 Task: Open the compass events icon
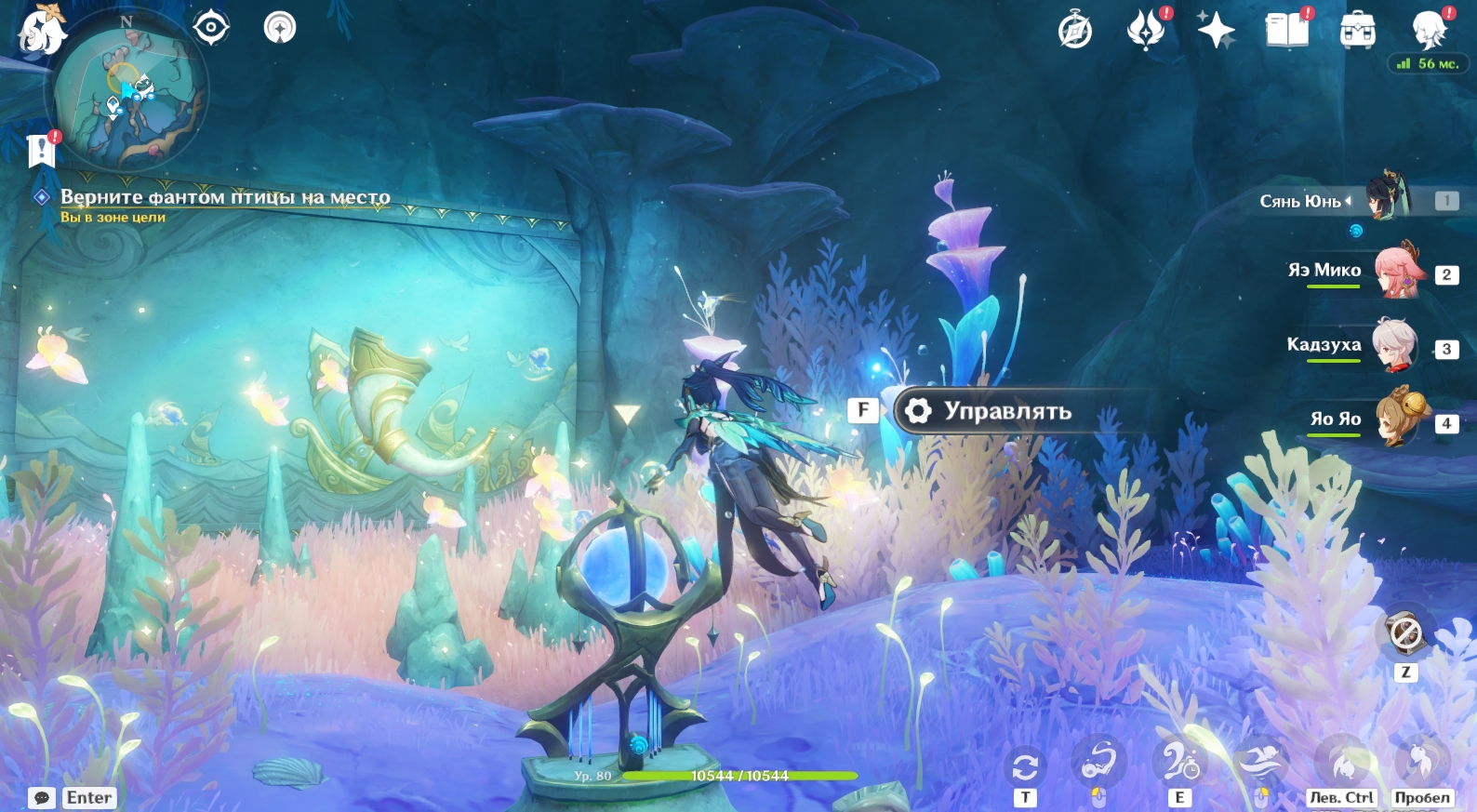[x=1074, y=31]
